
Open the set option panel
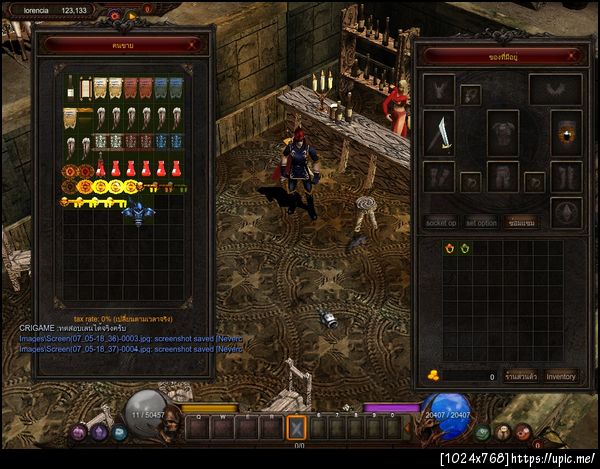(481, 223)
